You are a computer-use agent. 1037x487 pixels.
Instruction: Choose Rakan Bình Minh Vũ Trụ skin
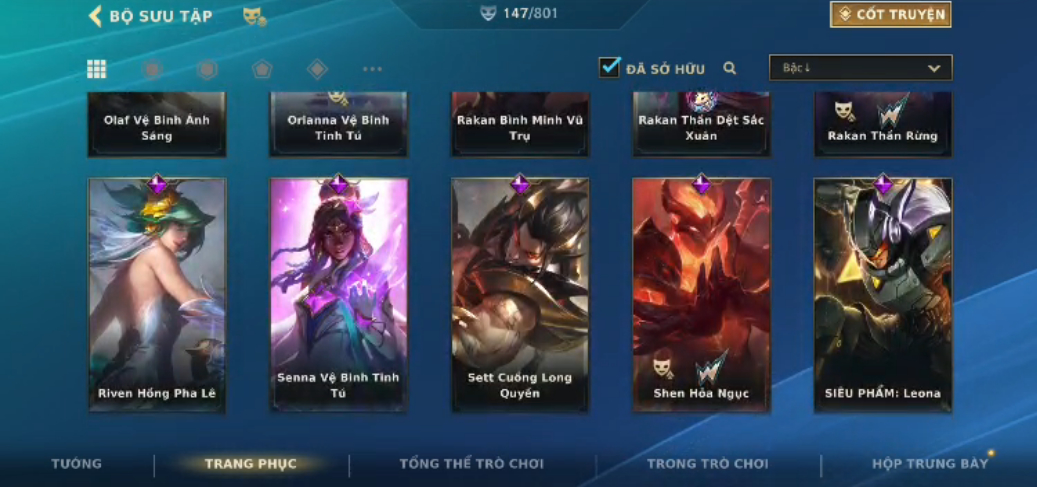tap(520, 125)
